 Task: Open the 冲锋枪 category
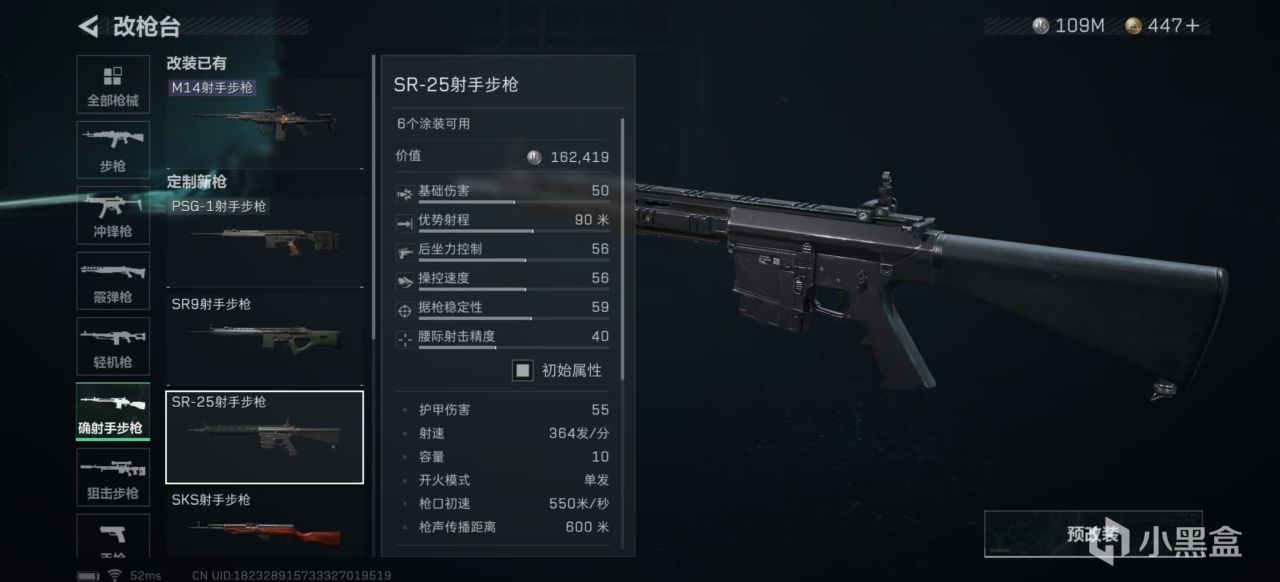click(x=113, y=216)
